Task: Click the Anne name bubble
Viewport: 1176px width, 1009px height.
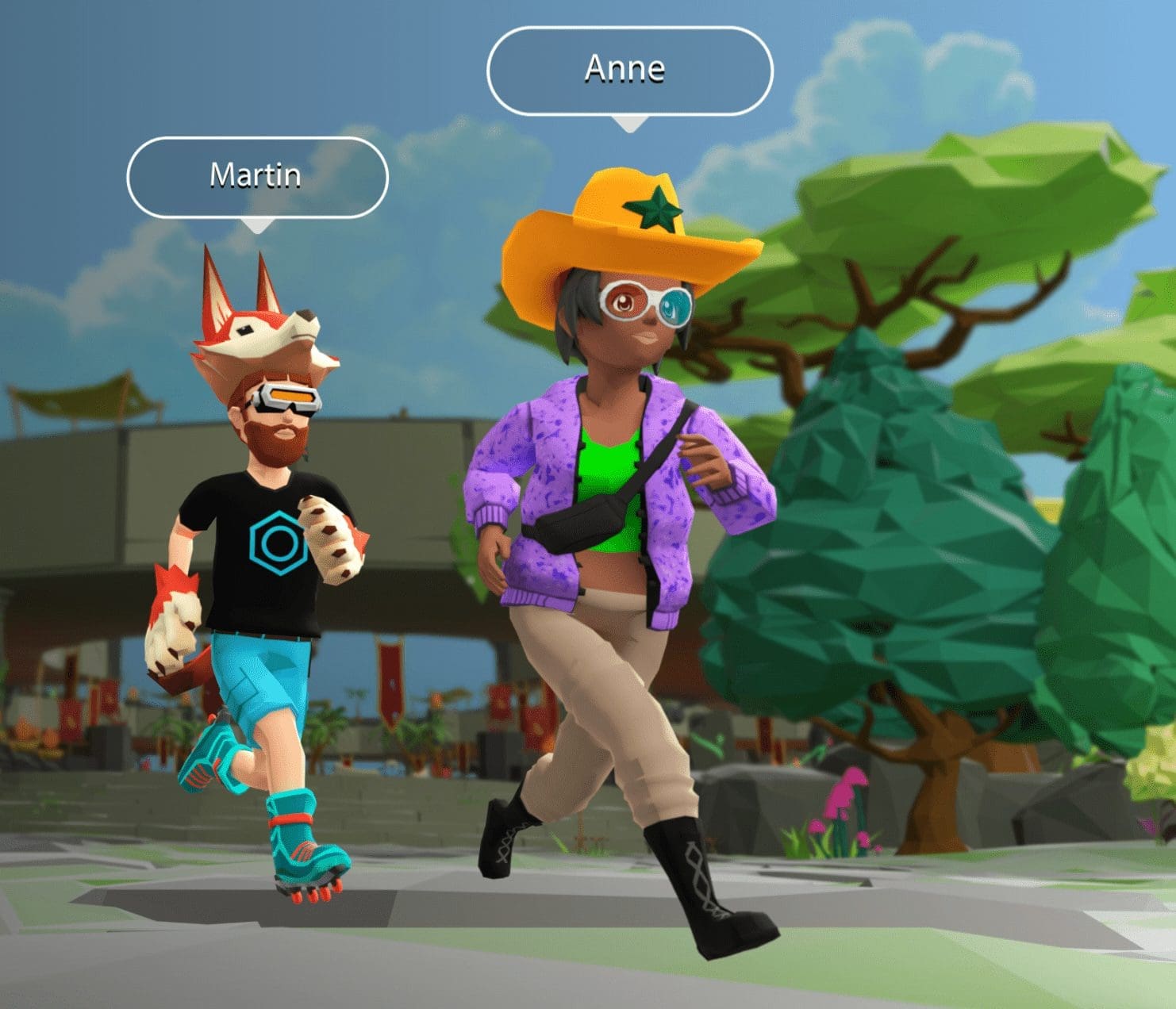Action: [x=628, y=71]
